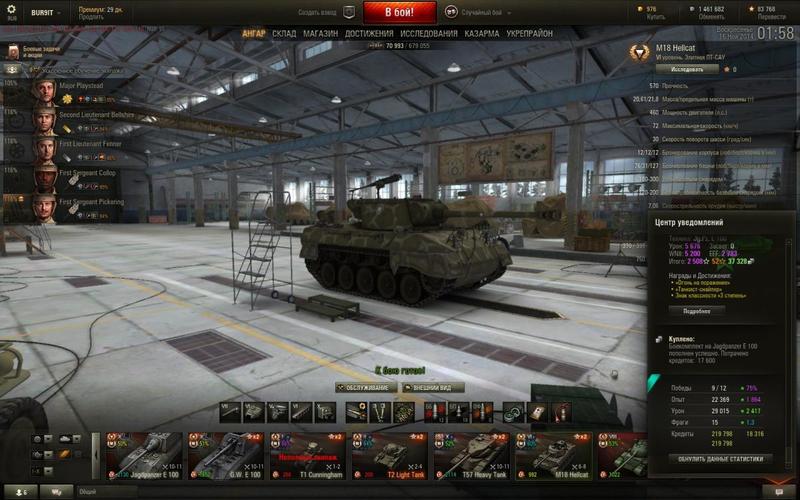Image resolution: width=800 pixels, height=500 pixels.
Task: Switch to the Укрепрайон tab
Action: pos(530,33)
